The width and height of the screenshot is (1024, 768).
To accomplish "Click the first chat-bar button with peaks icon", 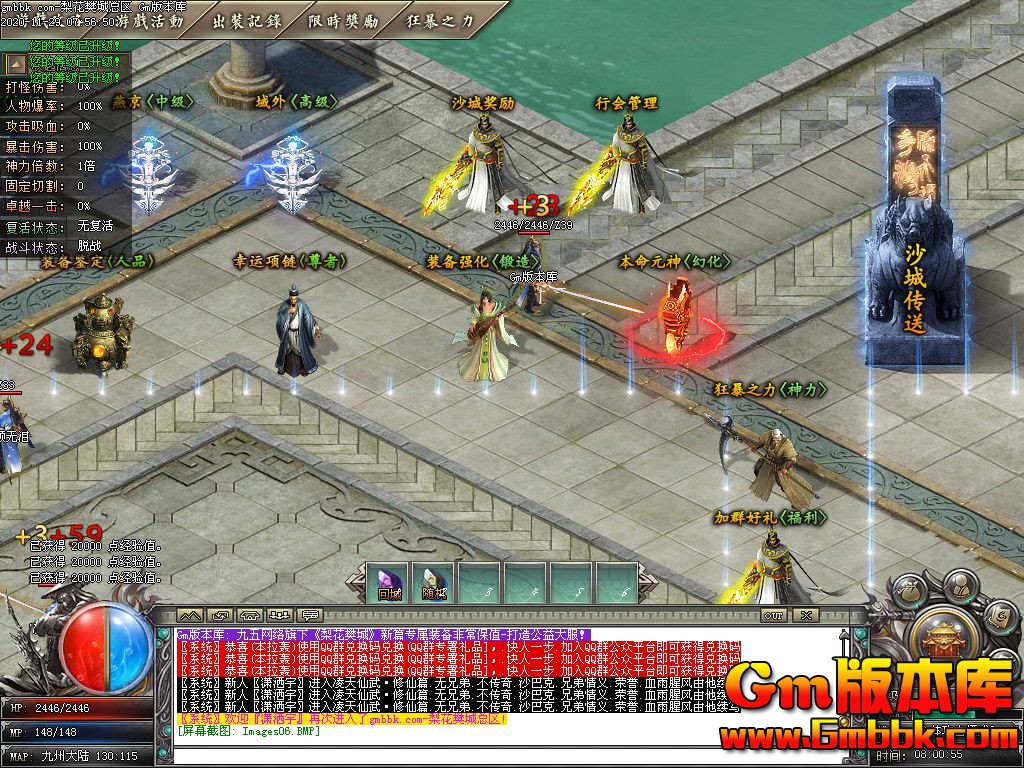I will pyautogui.click(x=190, y=615).
